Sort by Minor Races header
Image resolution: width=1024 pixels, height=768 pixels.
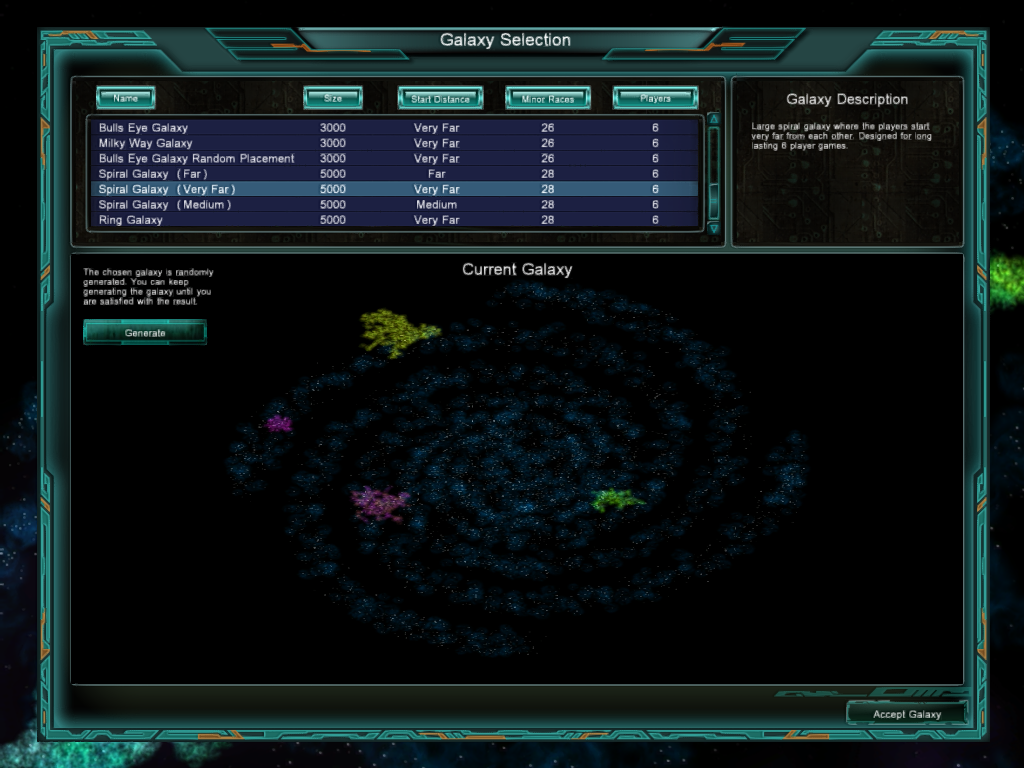click(x=547, y=98)
